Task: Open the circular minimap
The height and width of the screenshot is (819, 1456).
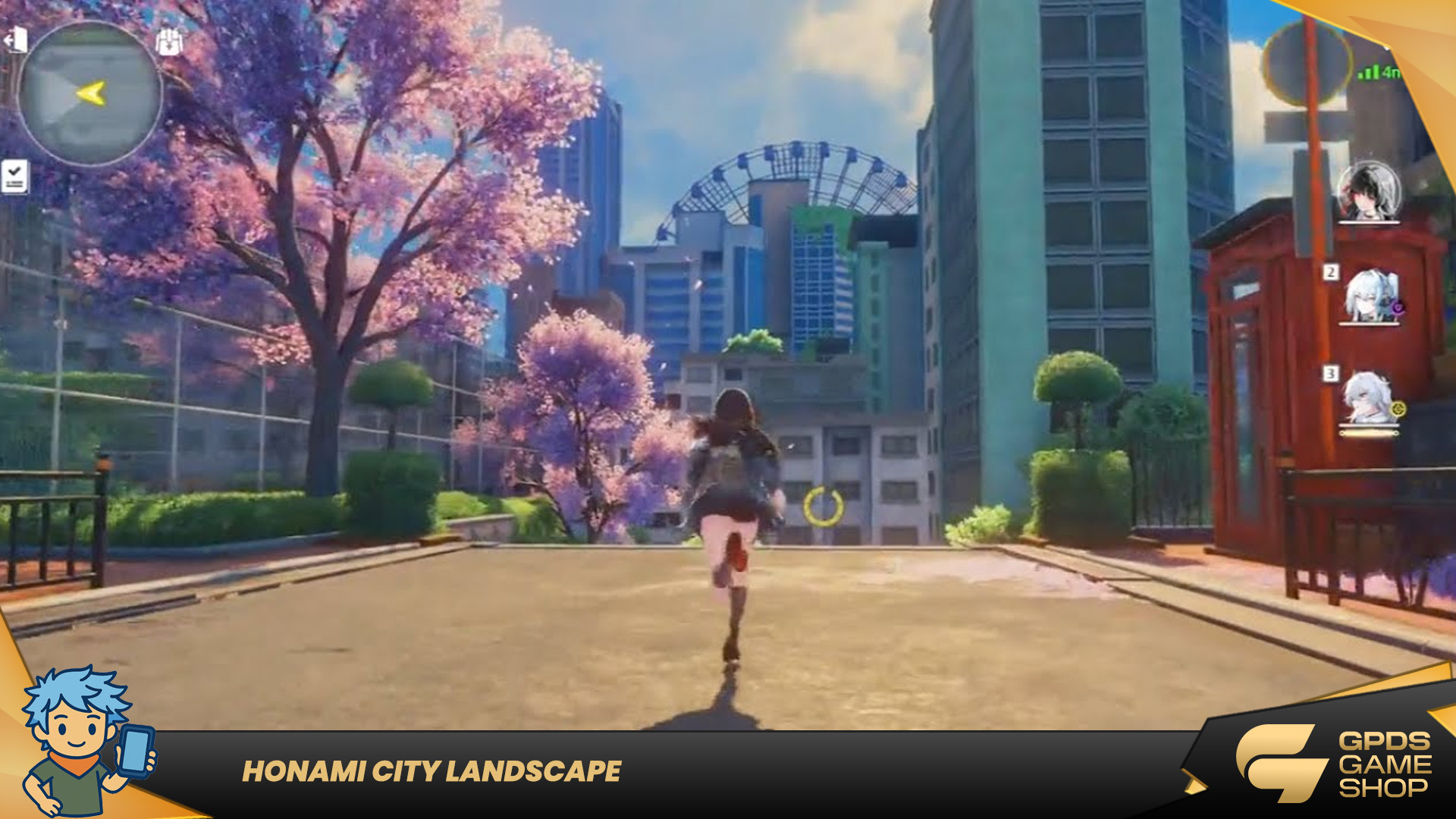Action: [x=89, y=94]
